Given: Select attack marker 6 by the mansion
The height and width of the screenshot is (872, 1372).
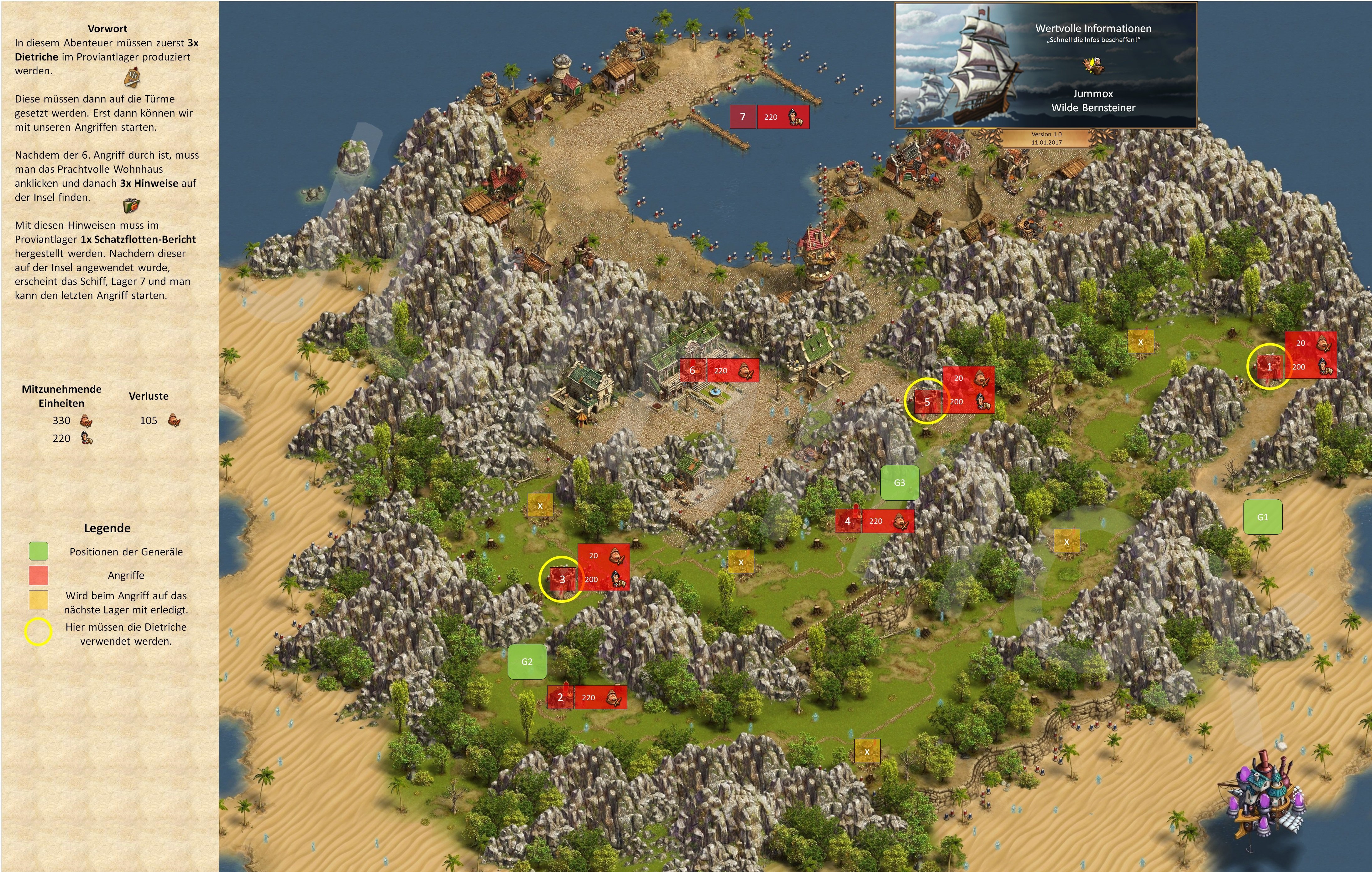Looking at the screenshot, I should pos(692,370).
